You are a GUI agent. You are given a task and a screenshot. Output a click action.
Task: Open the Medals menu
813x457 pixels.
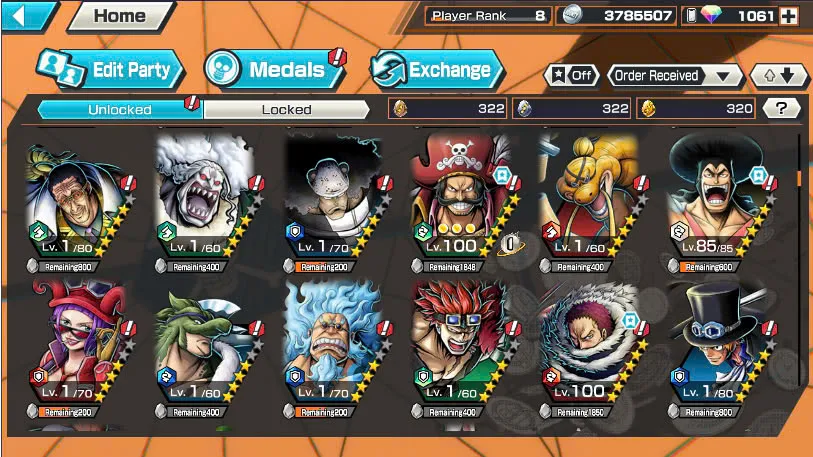[274, 70]
